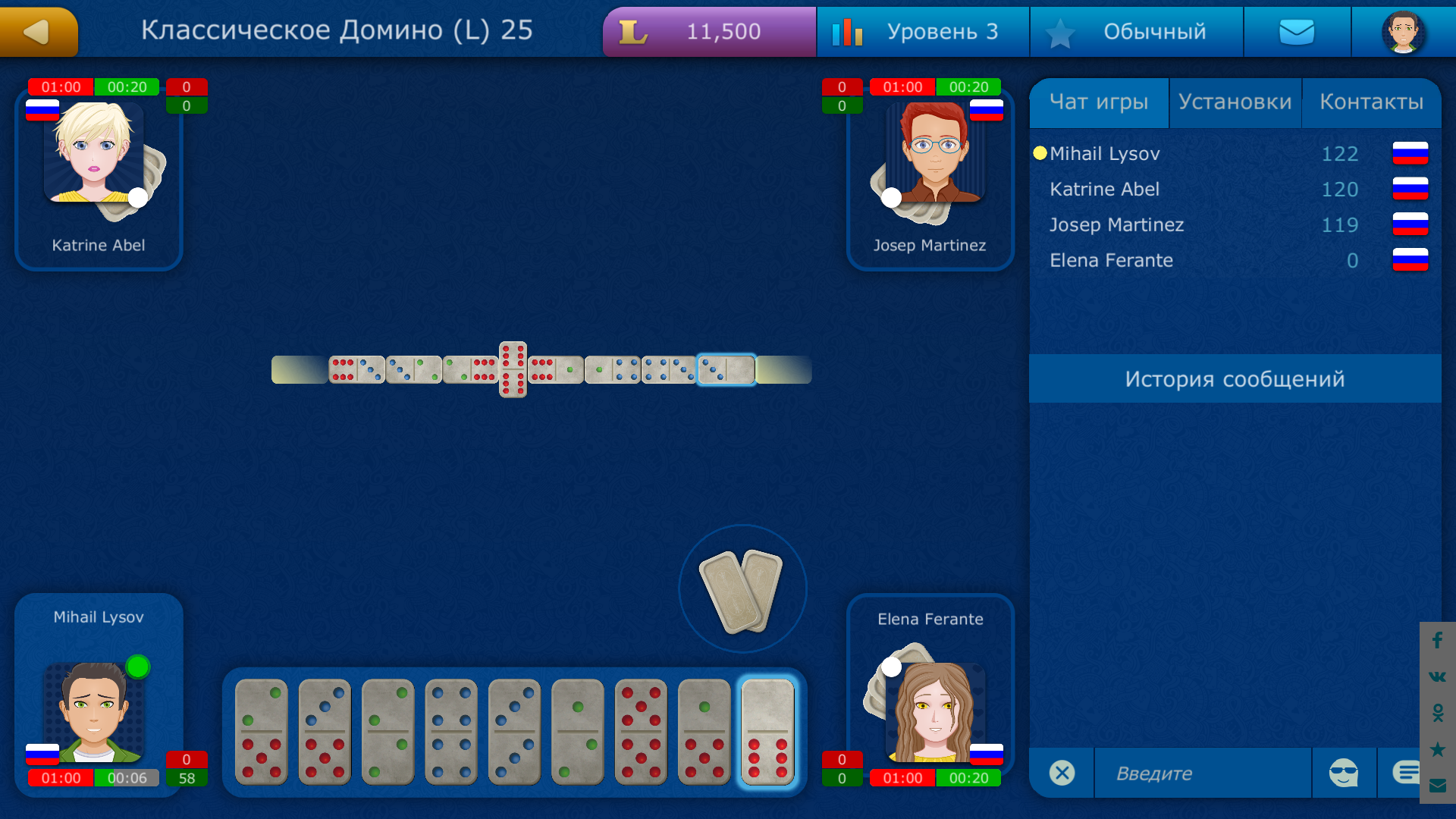Select the double-six red domino in your hand
The image size is (1456, 819).
[641, 732]
